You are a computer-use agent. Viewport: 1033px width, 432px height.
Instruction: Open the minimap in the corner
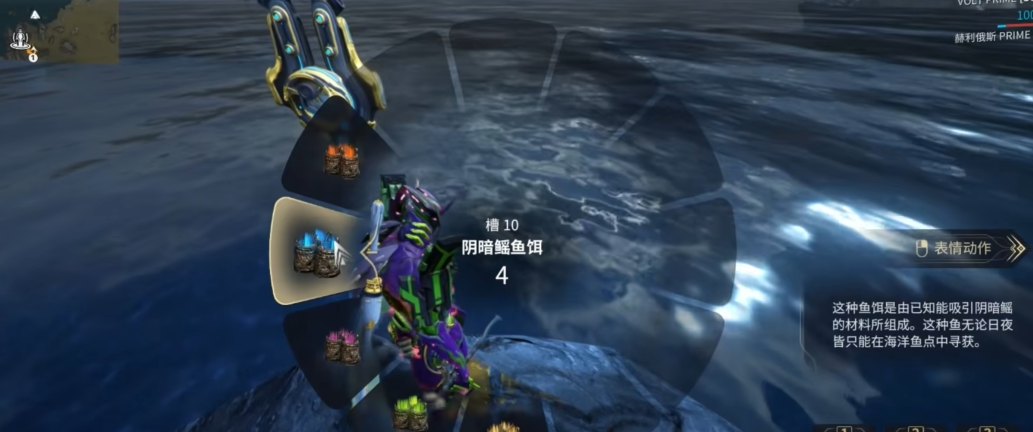click(x=59, y=31)
